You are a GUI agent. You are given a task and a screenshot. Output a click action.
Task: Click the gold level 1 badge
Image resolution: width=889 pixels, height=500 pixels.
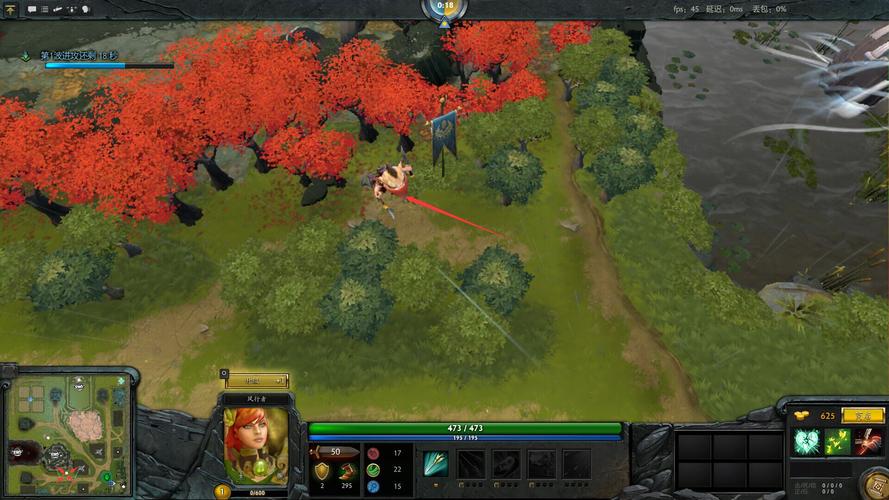(222, 491)
